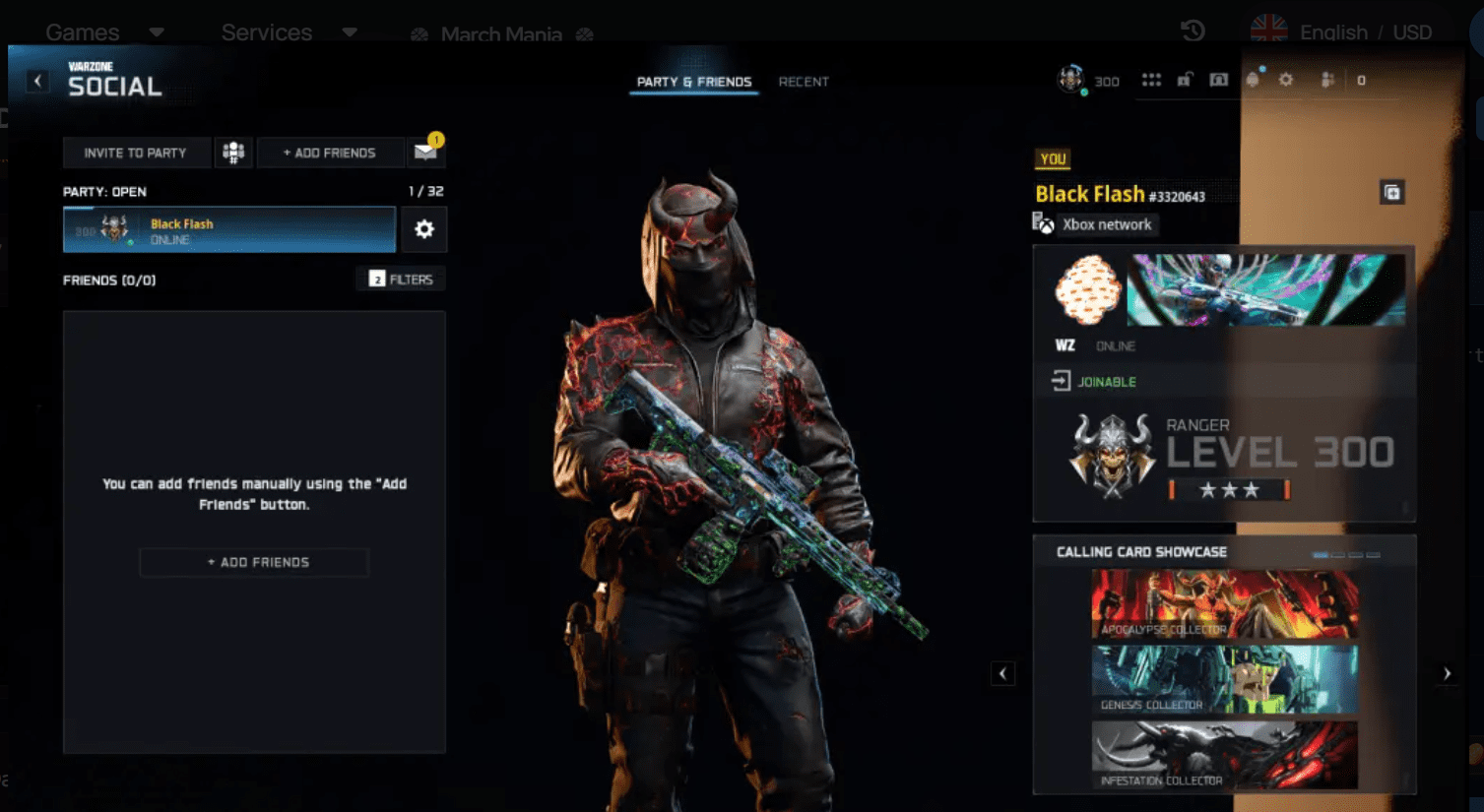Viewport: 1484px width, 812px height.
Task: Open the Games dropdown menu
Action: pos(82,31)
